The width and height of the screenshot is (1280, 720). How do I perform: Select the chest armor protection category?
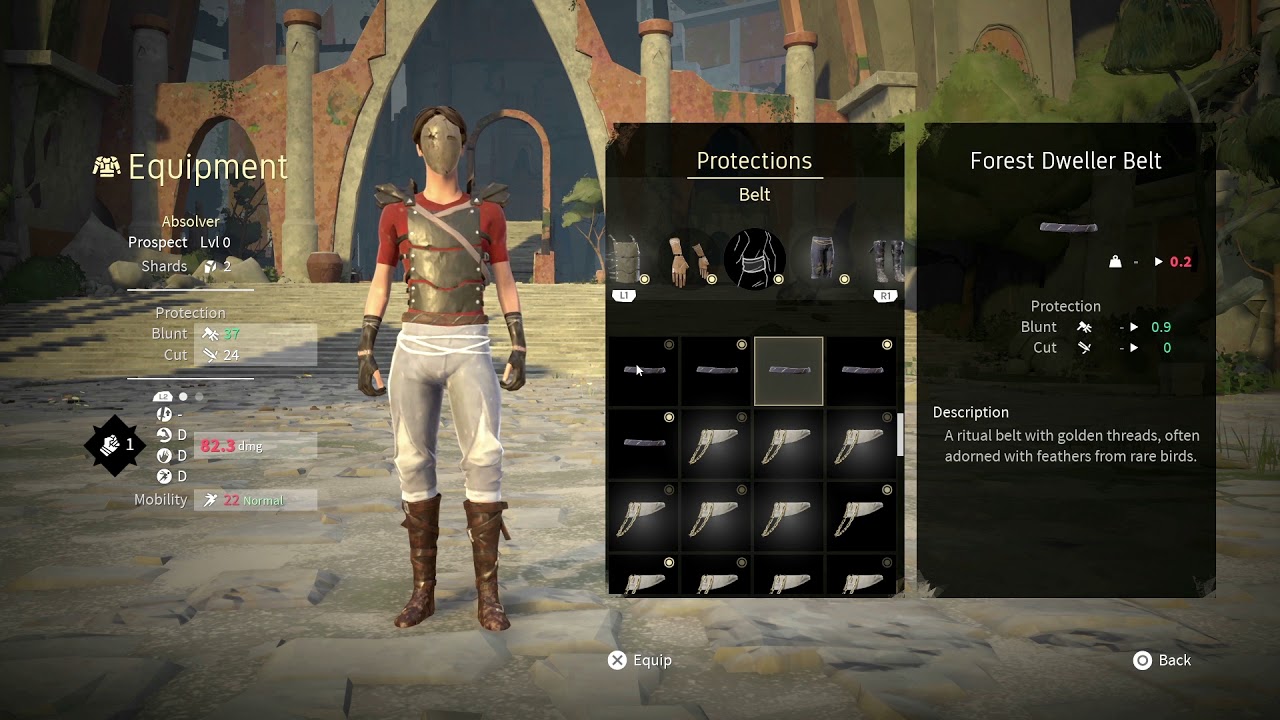click(624, 260)
